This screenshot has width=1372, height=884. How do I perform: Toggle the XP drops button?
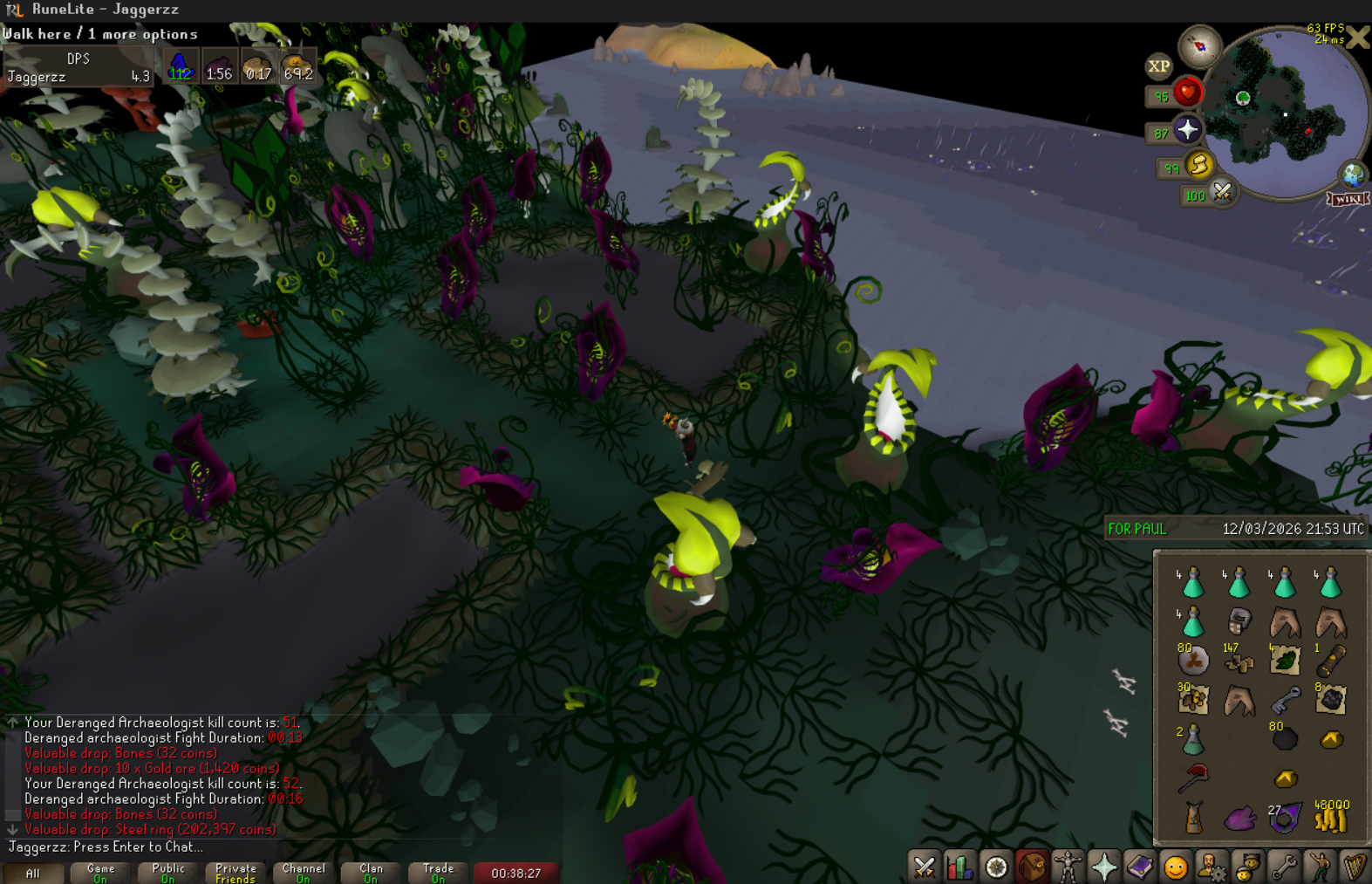pyautogui.click(x=1158, y=66)
